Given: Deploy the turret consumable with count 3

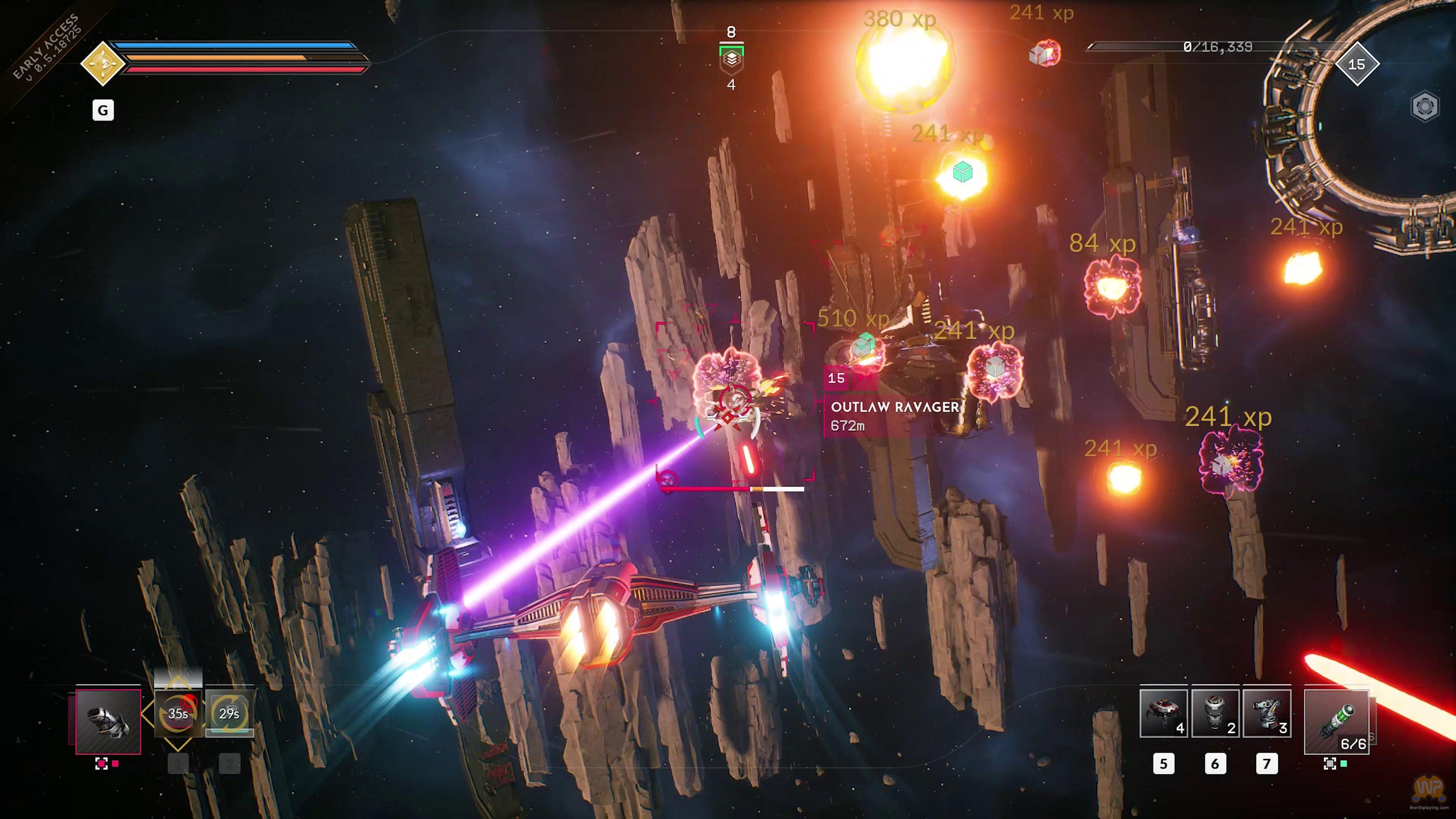Looking at the screenshot, I should (x=1267, y=713).
